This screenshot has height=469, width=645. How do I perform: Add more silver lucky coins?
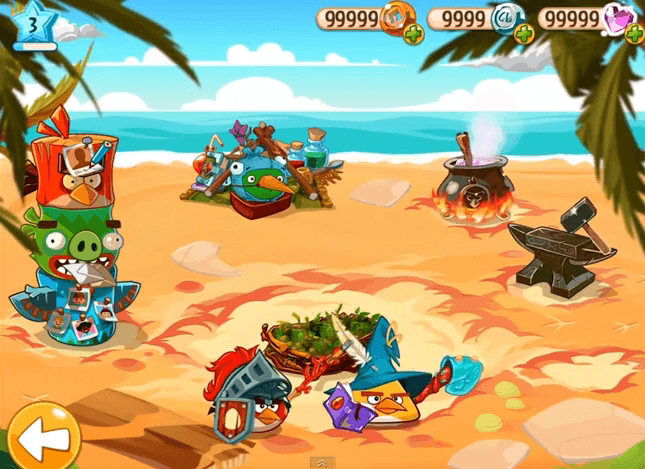click(x=524, y=33)
